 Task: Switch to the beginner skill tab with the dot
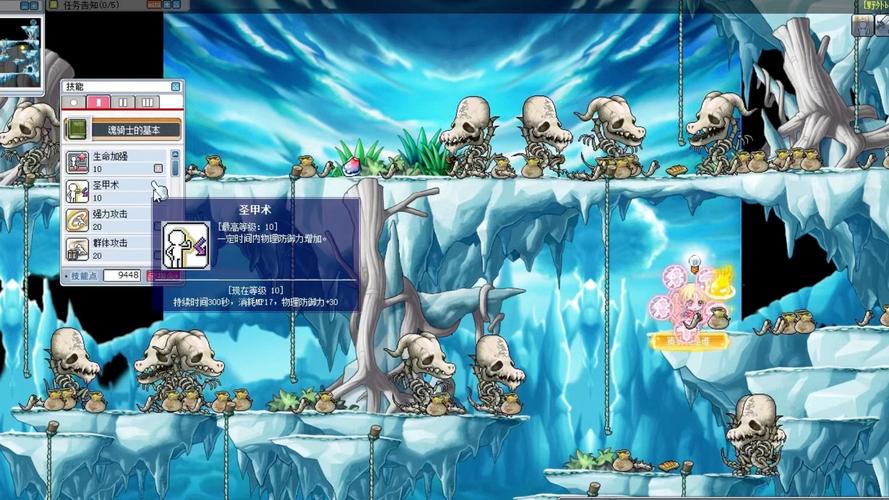point(74,102)
